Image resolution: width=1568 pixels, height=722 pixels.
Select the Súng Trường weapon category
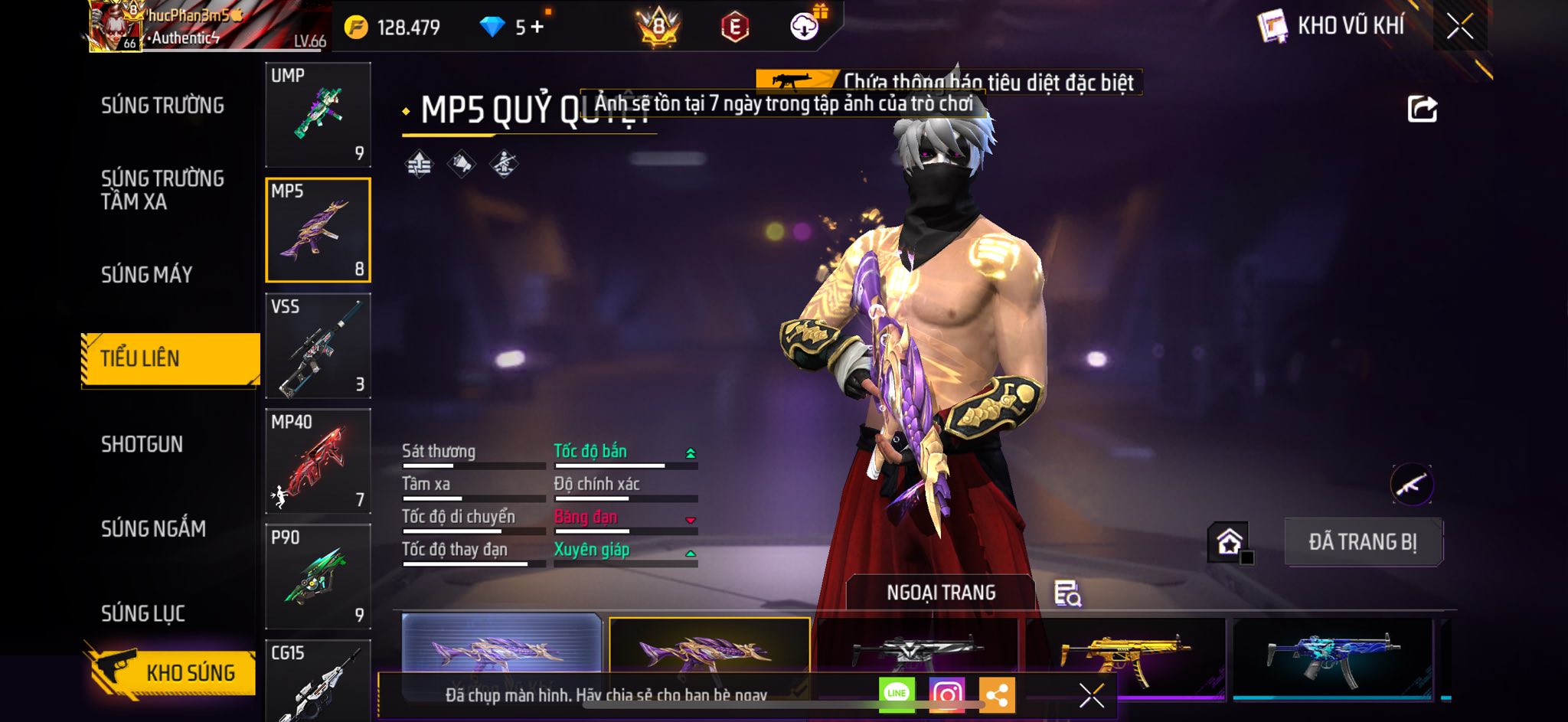click(162, 106)
